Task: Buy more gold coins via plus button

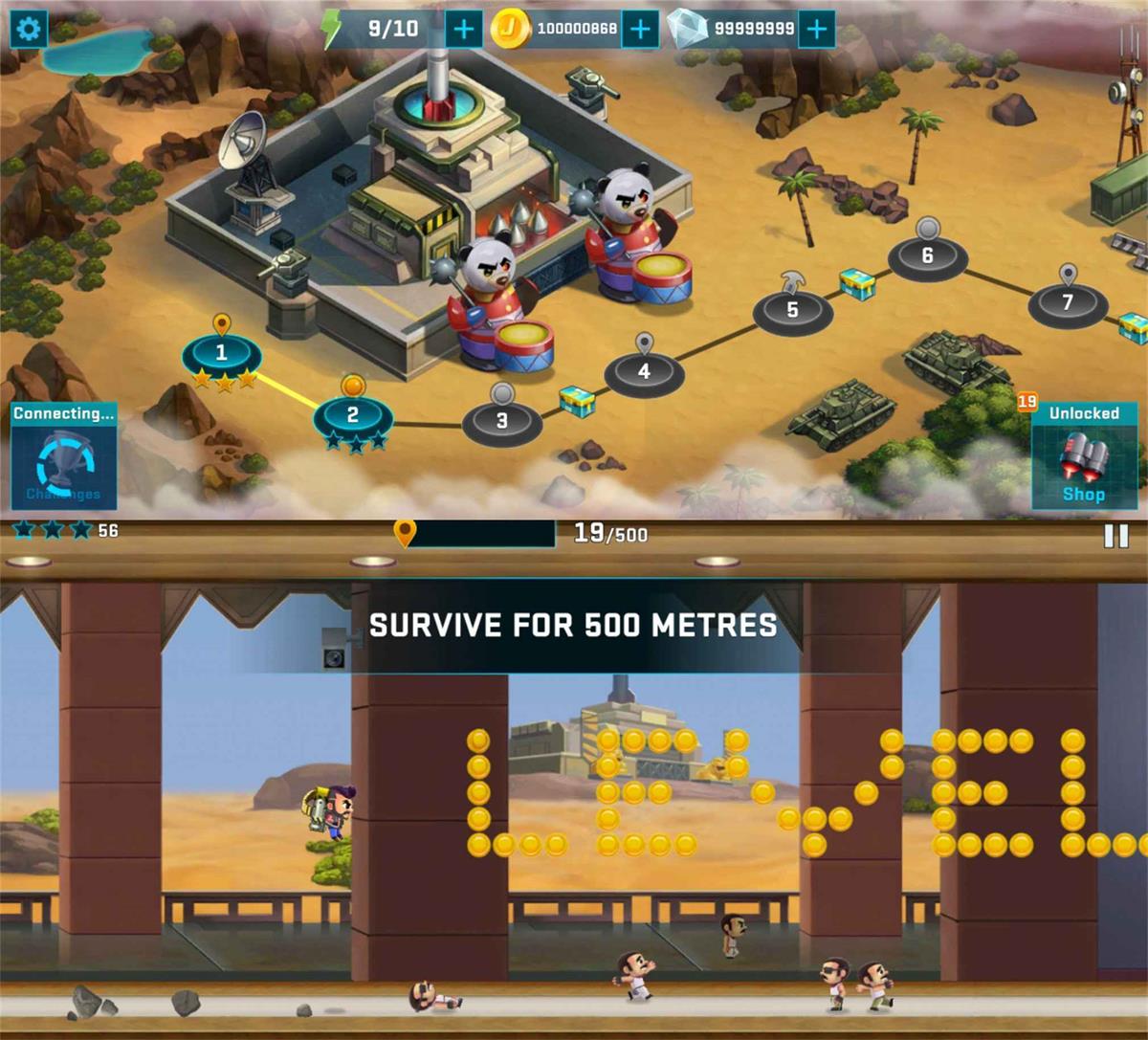Action: [x=640, y=29]
